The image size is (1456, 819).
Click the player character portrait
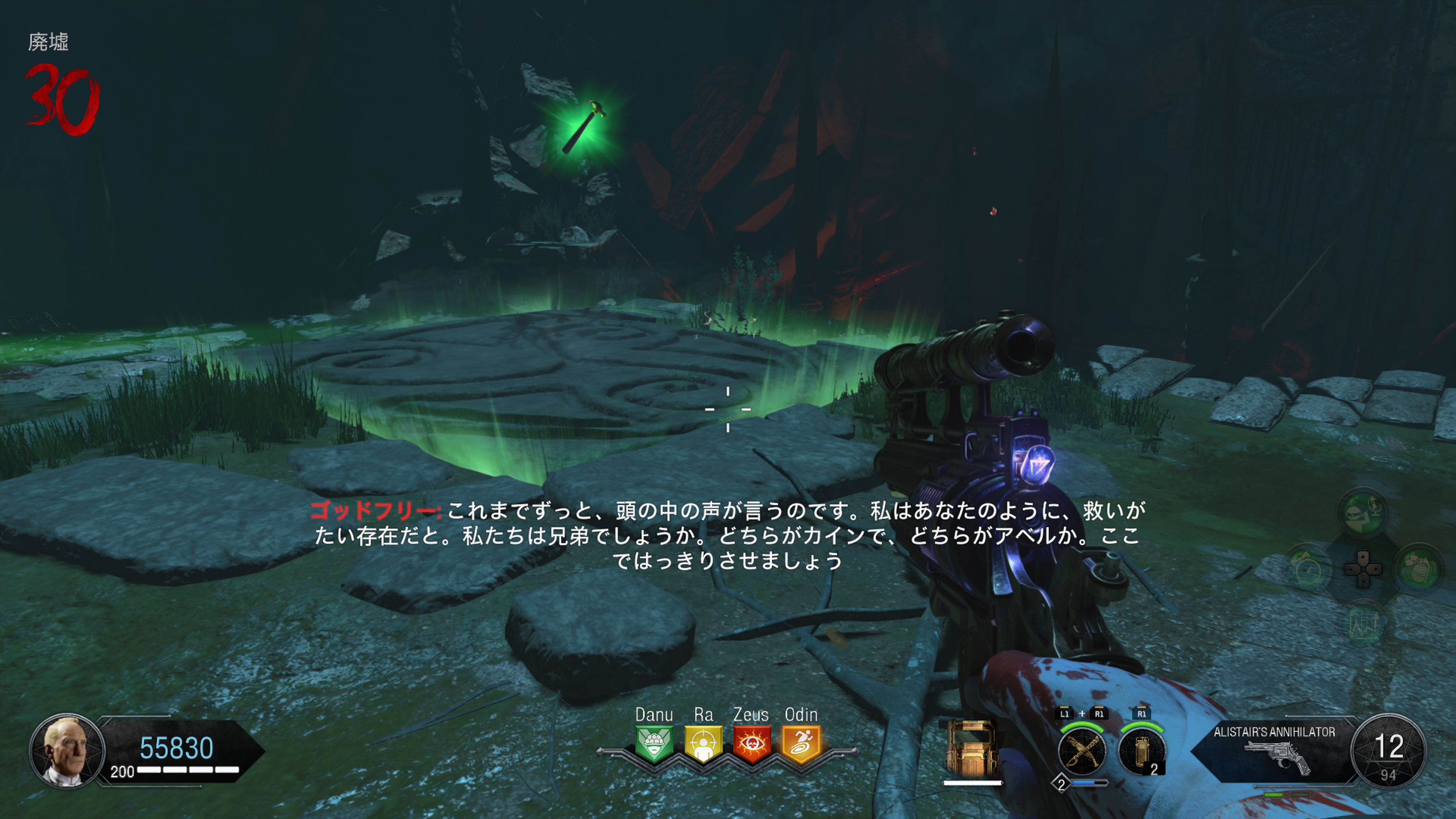tap(67, 750)
